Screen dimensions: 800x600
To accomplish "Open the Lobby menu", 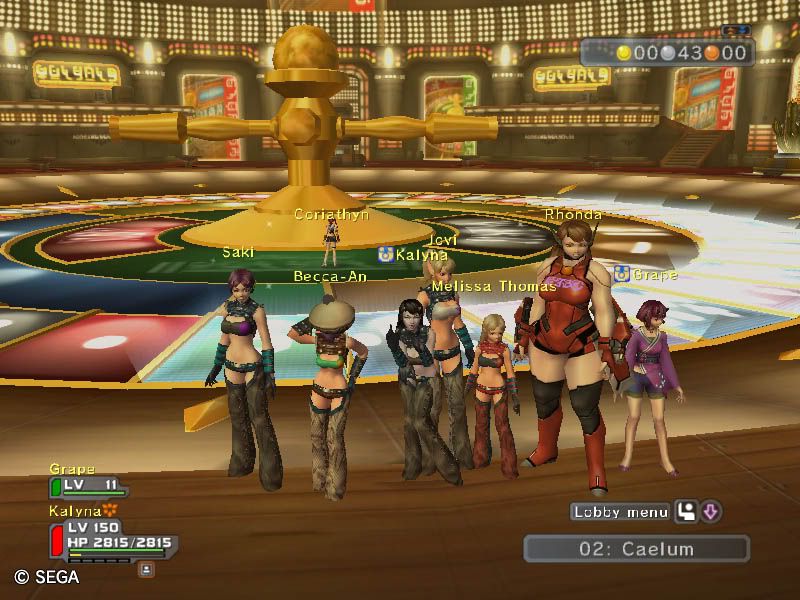I will coord(620,512).
